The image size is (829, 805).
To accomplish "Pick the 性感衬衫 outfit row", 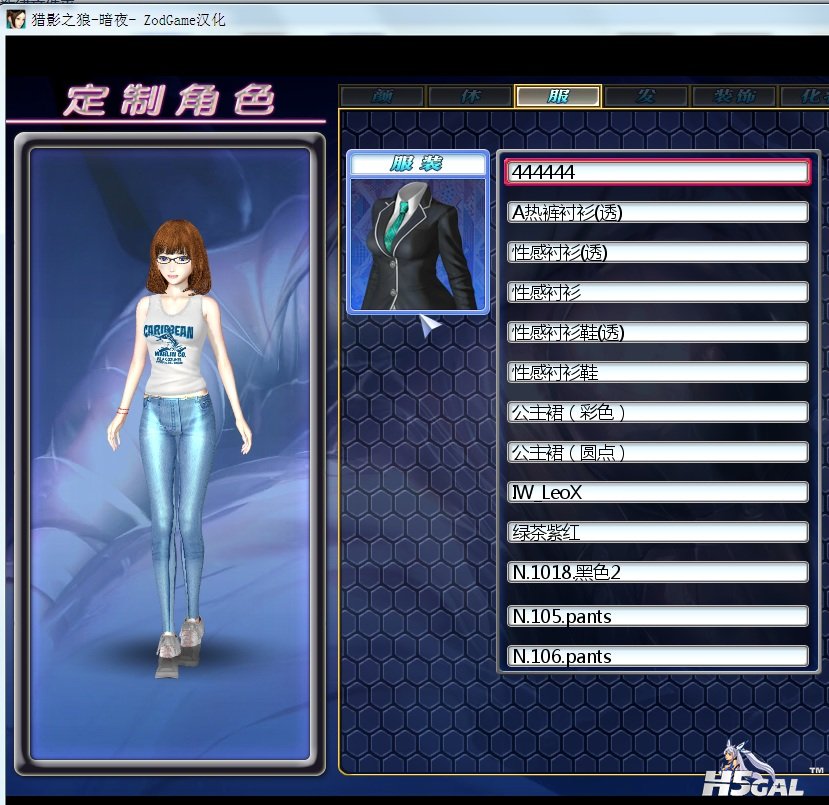I will (657, 292).
